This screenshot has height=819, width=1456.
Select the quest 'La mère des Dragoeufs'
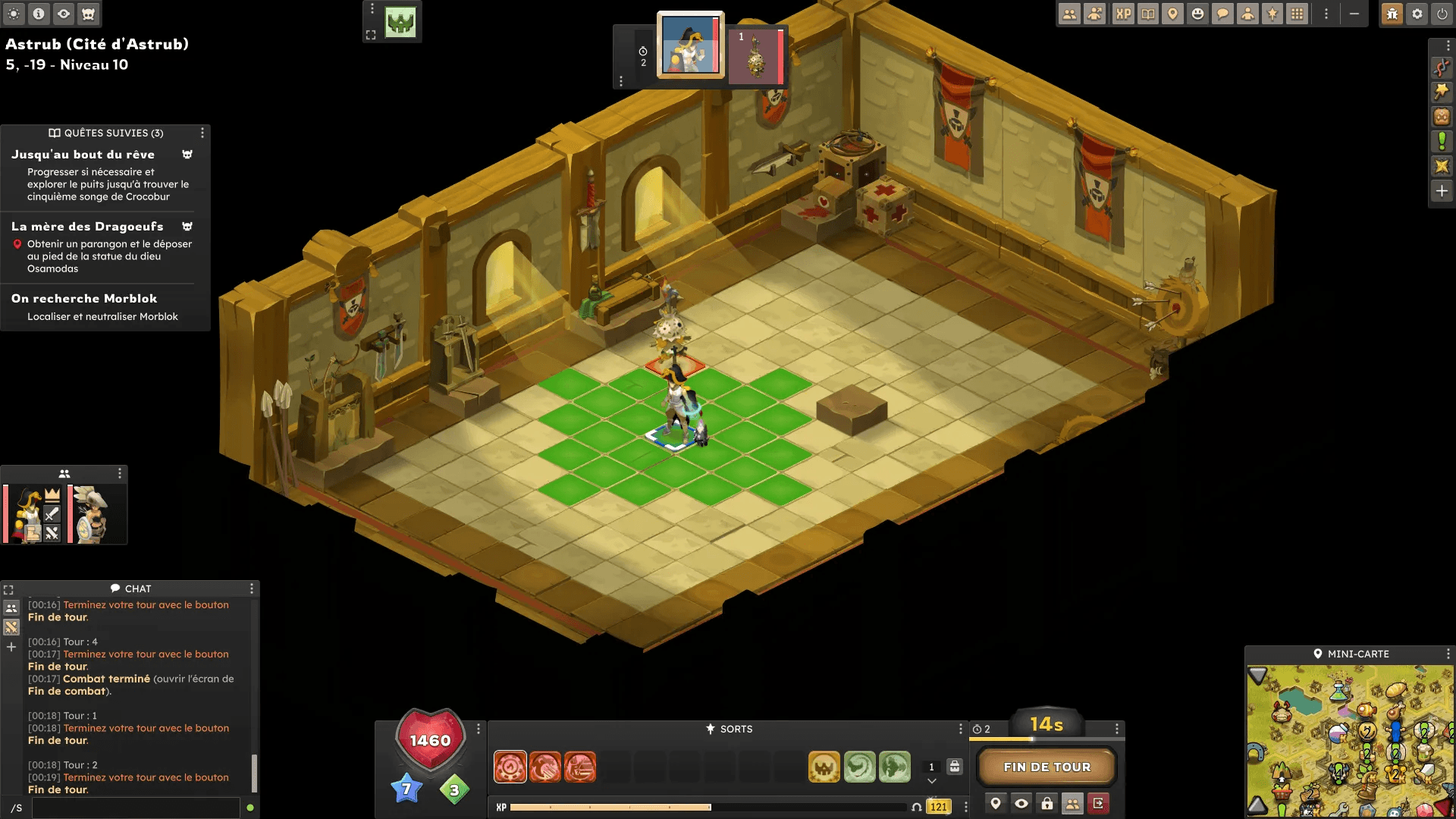point(87,227)
